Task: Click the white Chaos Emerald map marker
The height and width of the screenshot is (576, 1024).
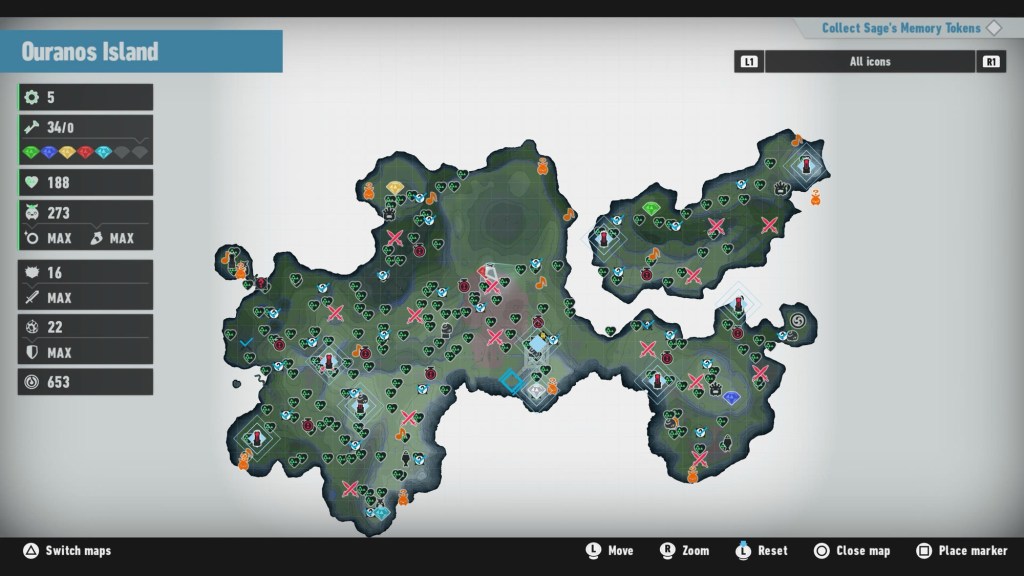Action: point(536,389)
